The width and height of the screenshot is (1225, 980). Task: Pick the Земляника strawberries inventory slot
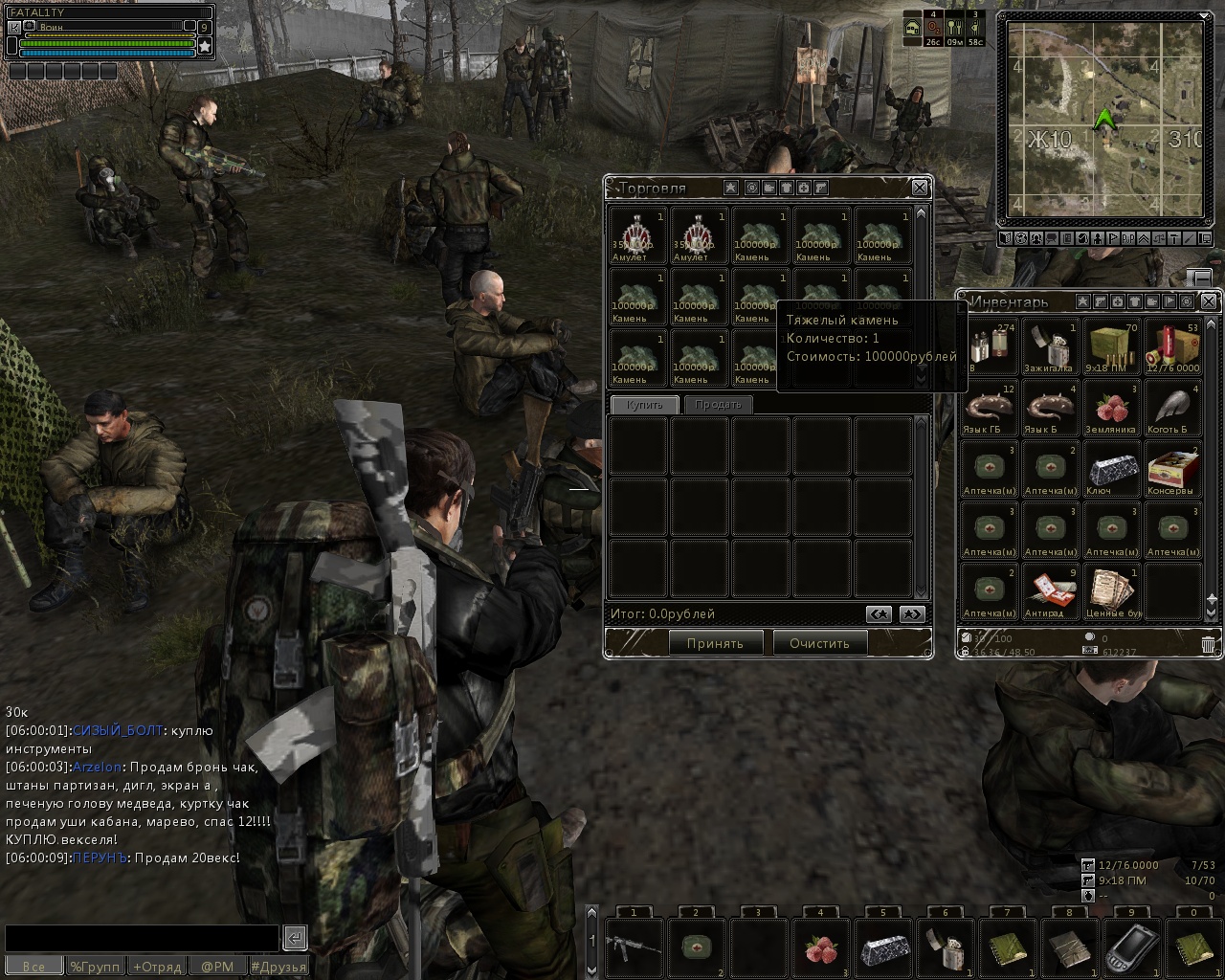[1111, 408]
